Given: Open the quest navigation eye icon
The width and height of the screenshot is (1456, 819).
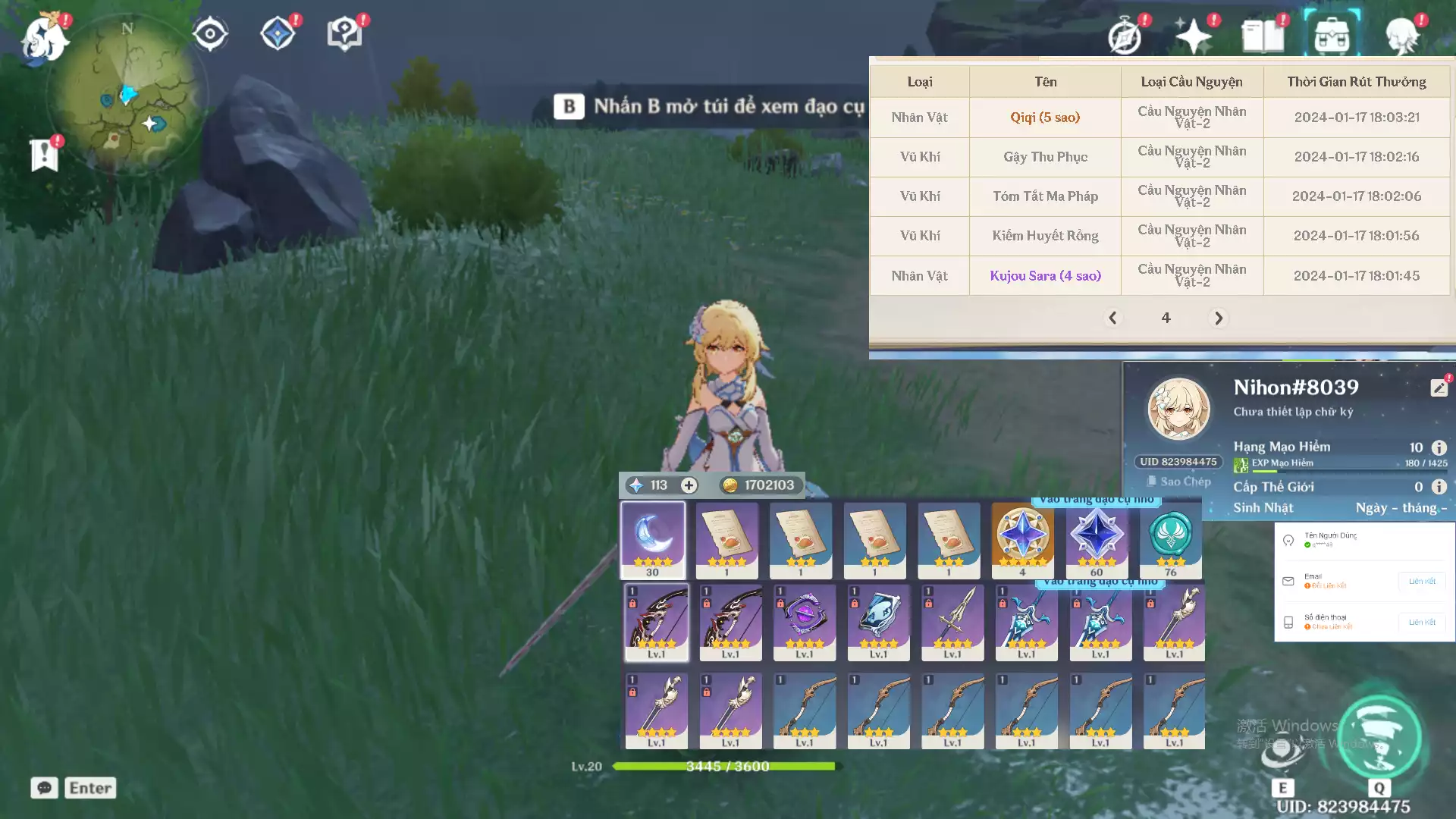Looking at the screenshot, I should click(210, 34).
